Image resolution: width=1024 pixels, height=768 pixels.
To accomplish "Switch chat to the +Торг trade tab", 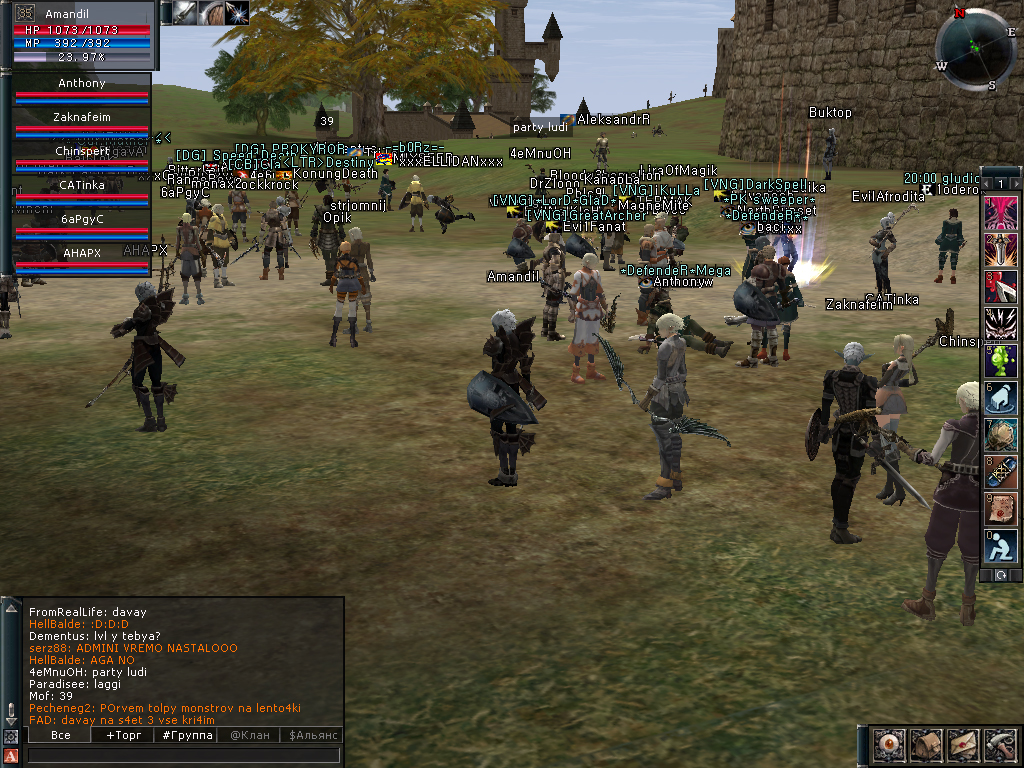I will tap(124, 735).
